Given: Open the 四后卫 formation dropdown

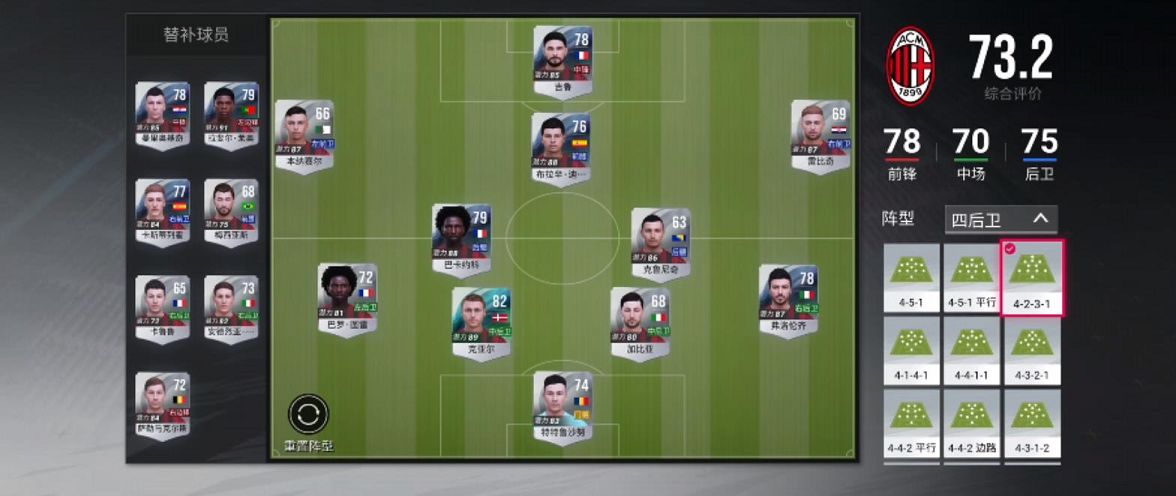Looking at the screenshot, I should click(1000, 219).
